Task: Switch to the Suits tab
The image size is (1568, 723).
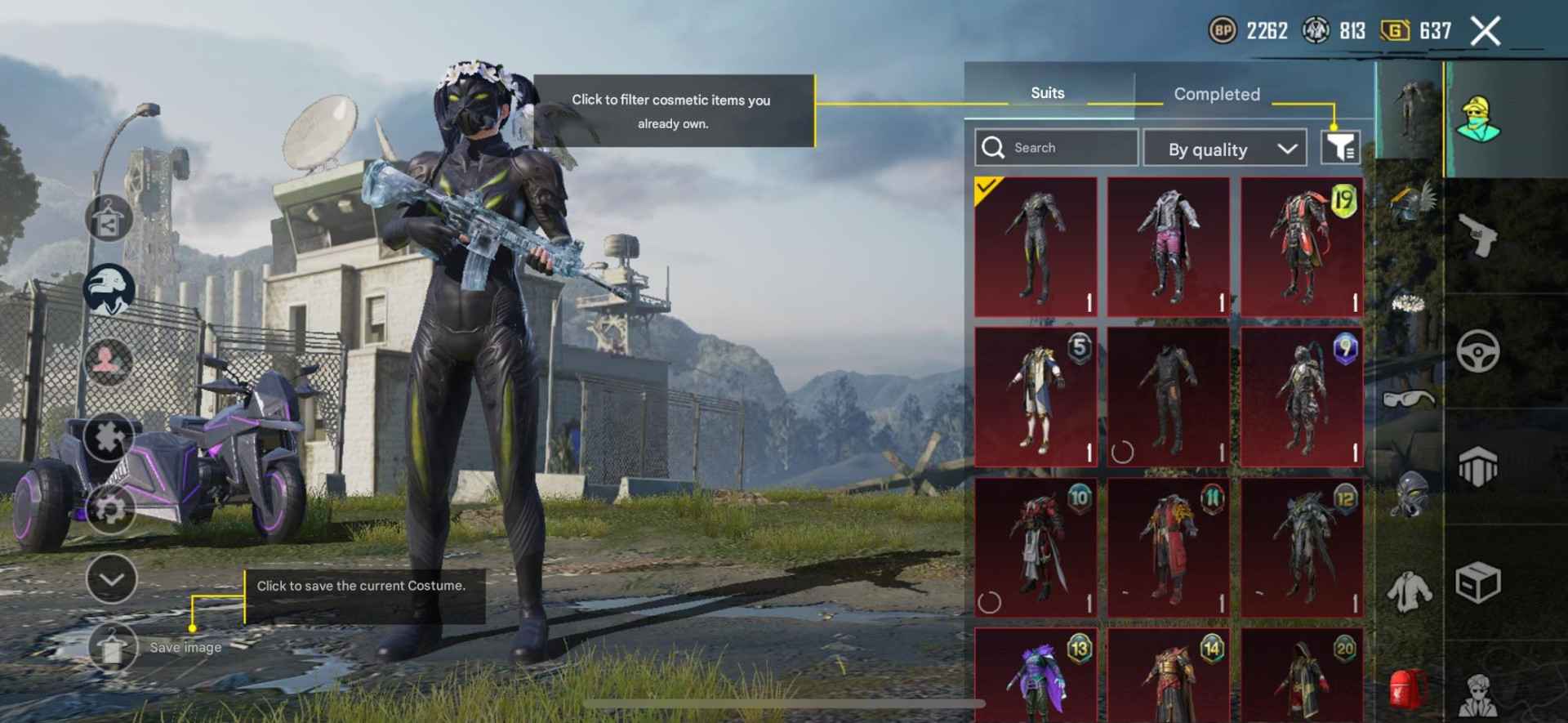Action: click(1047, 93)
